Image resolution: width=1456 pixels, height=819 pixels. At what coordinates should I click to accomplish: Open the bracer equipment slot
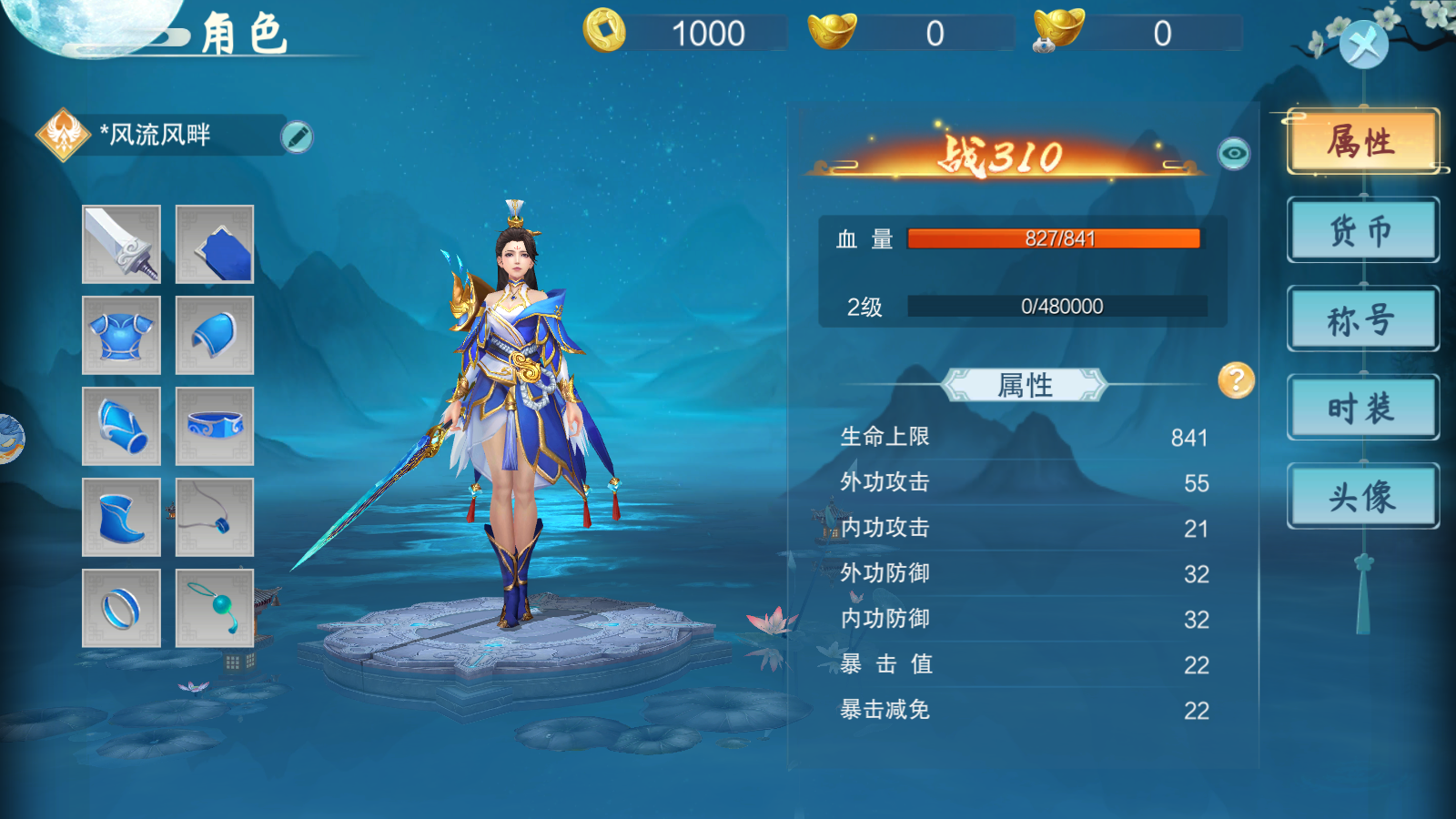coord(122,425)
